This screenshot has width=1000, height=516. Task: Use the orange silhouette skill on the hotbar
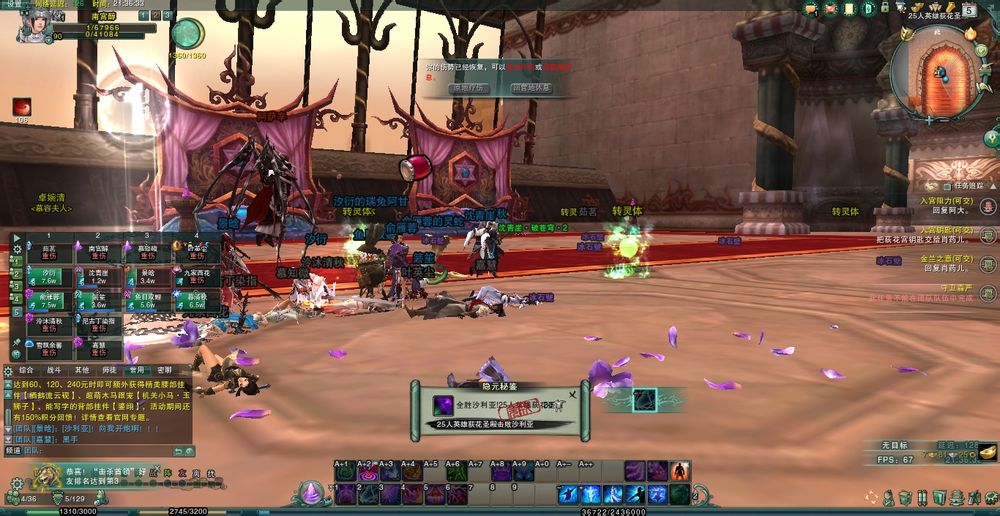point(680,470)
